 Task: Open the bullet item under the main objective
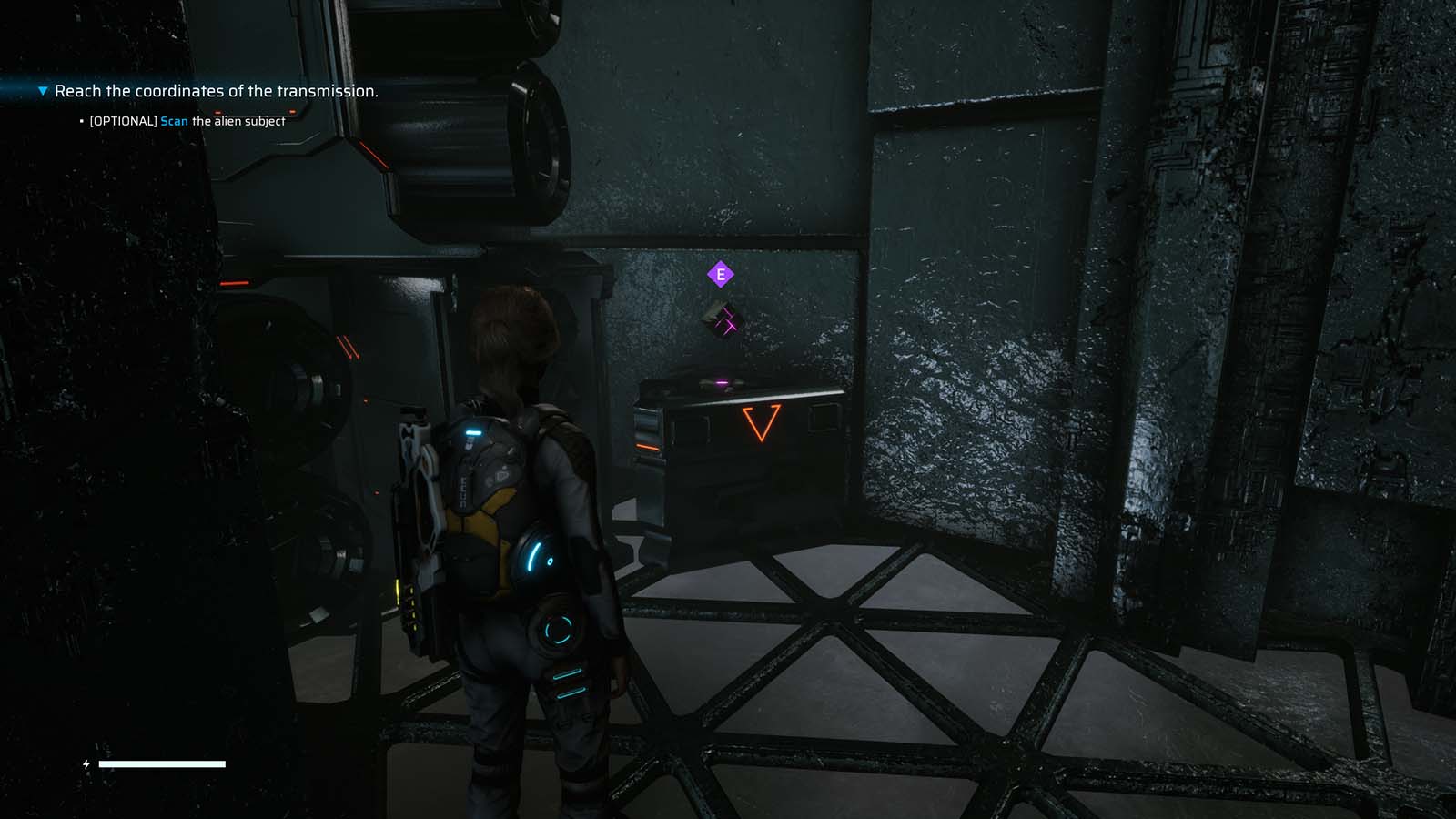click(x=81, y=120)
